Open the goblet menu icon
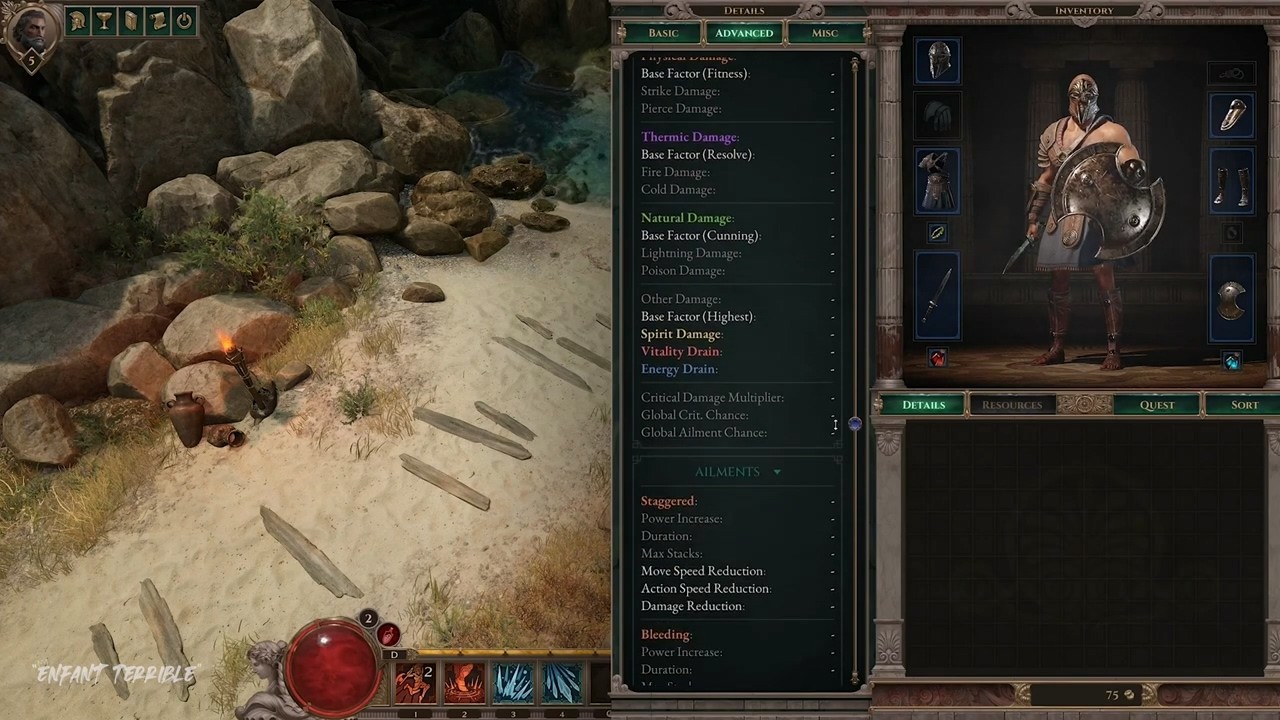The height and width of the screenshot is (720, 1280). pyautogui.click(x=104, y=21)
